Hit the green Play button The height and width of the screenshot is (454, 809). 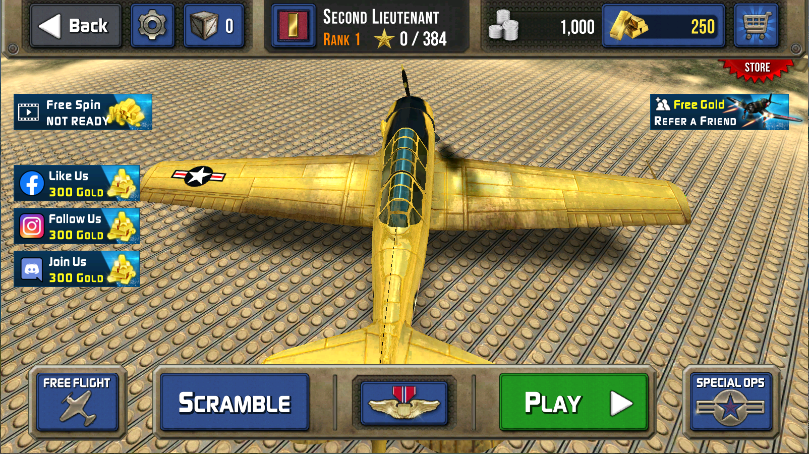coord(573,403)
